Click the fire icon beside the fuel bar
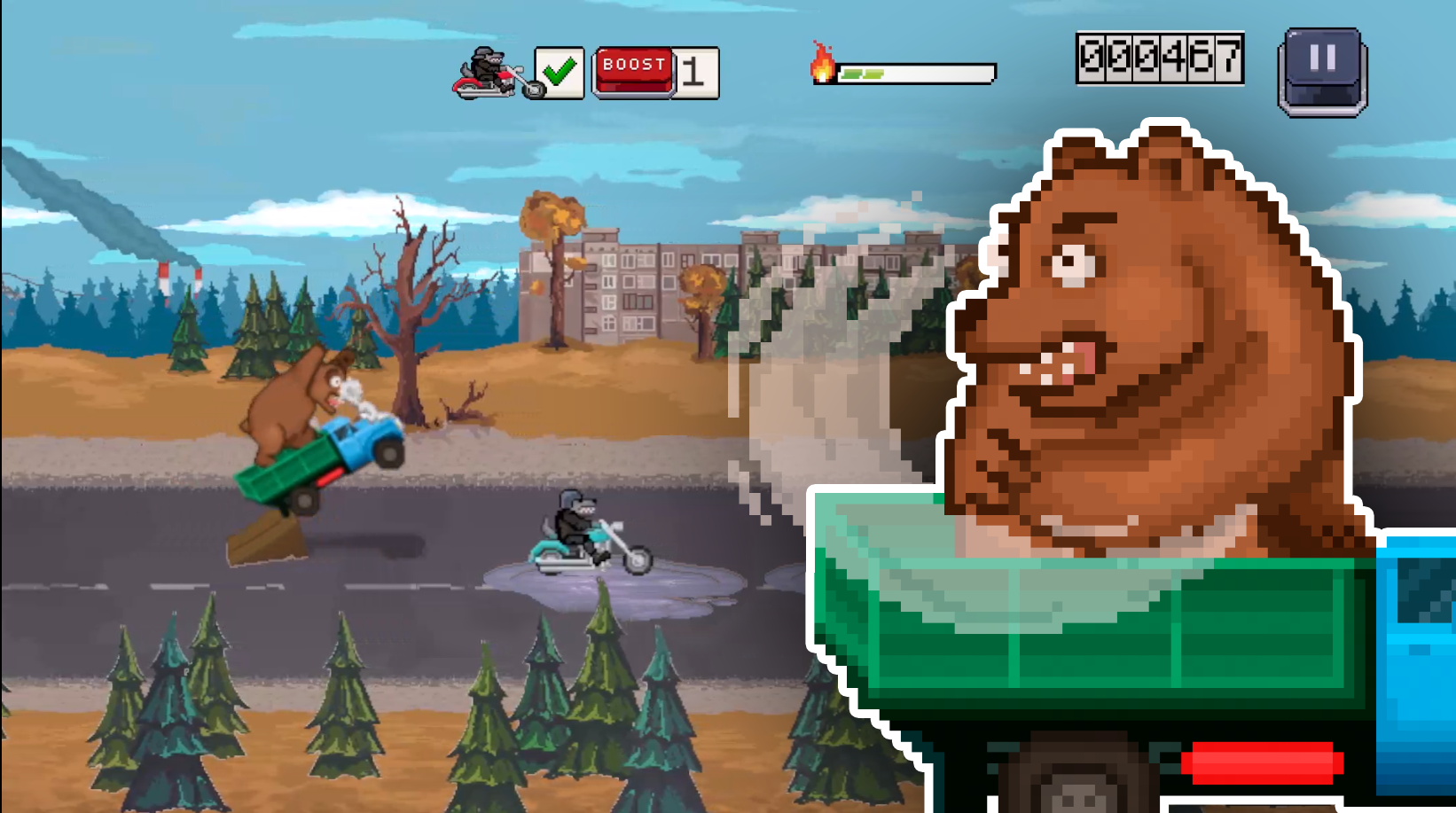The image size is (1456, 813). pyautogui.click(x=823, y=66)
